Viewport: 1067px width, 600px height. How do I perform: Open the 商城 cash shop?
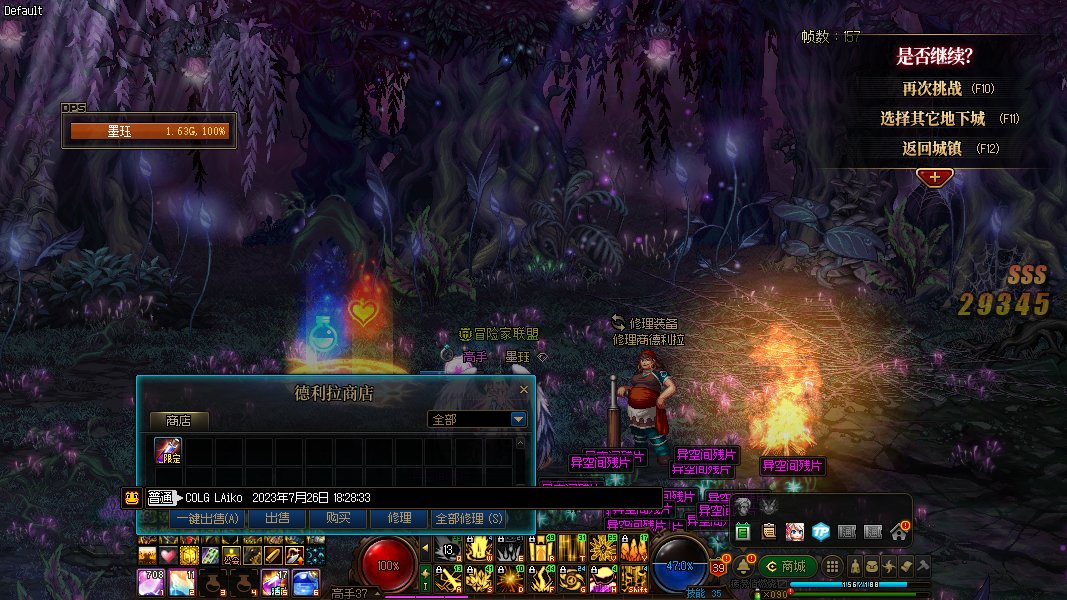pyautogui.click(x=787, y=566)
